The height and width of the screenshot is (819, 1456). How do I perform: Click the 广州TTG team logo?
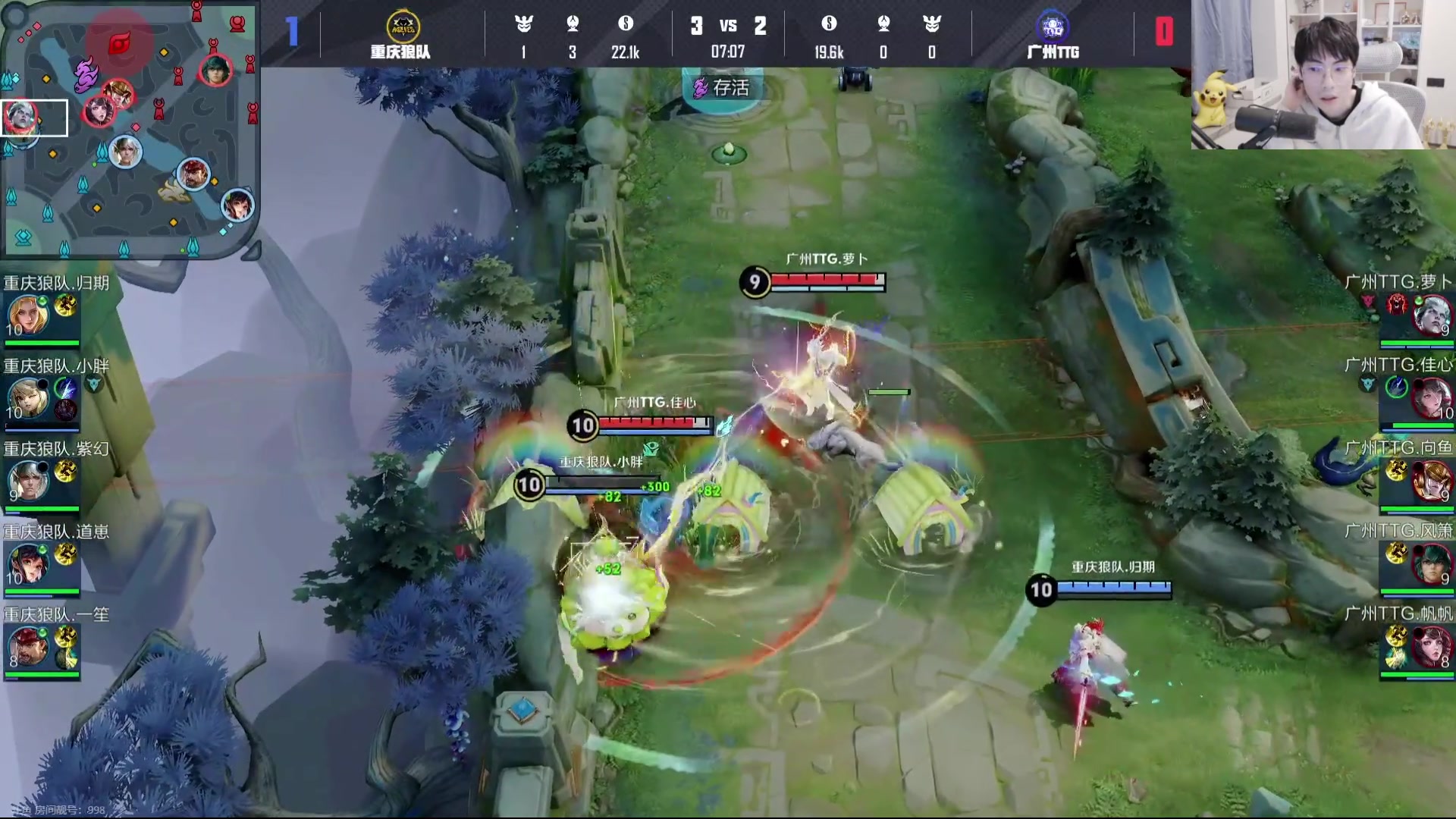coord(1053,27)
